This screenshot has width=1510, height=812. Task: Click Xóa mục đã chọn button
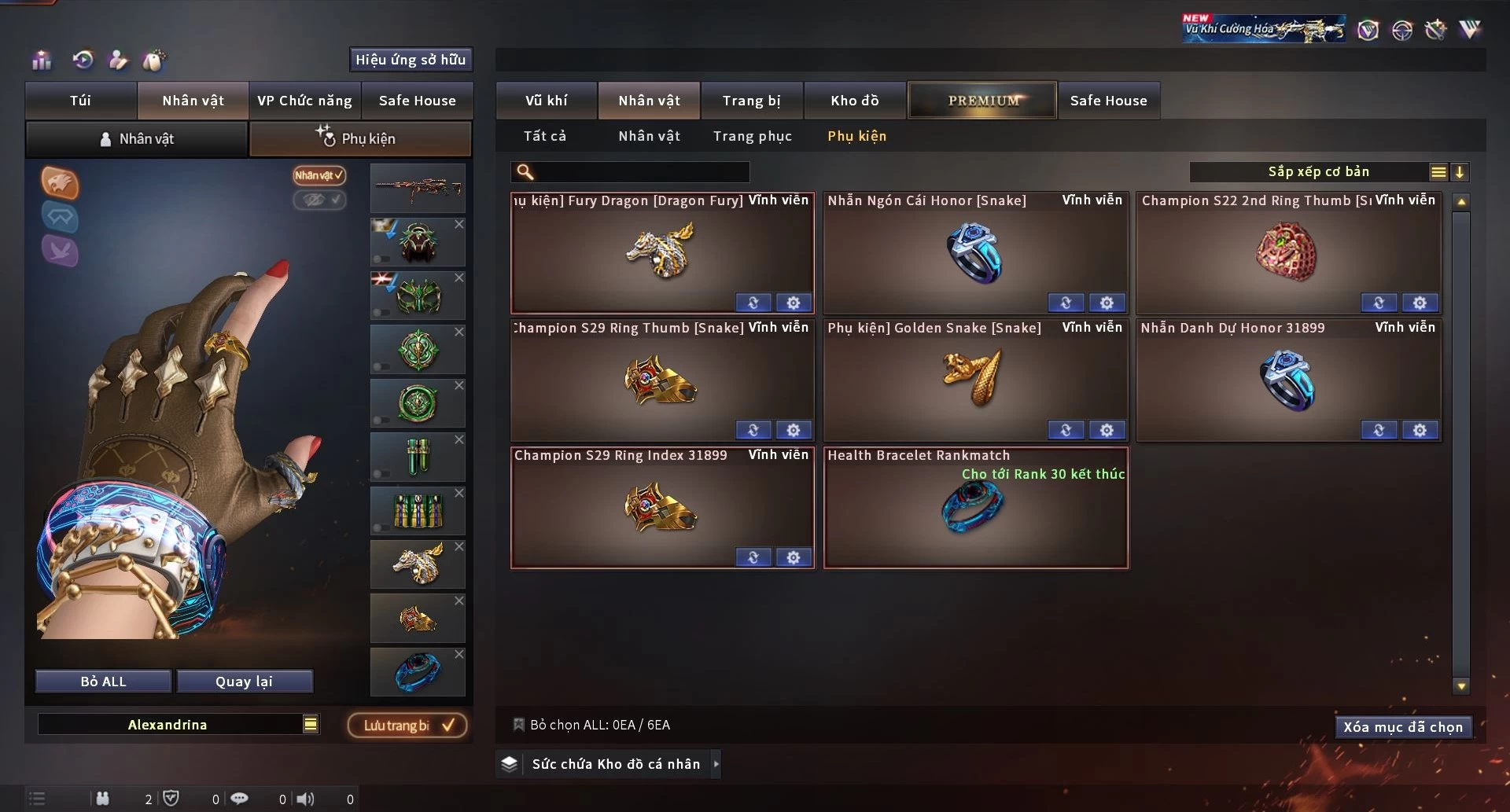(1402, 727)
